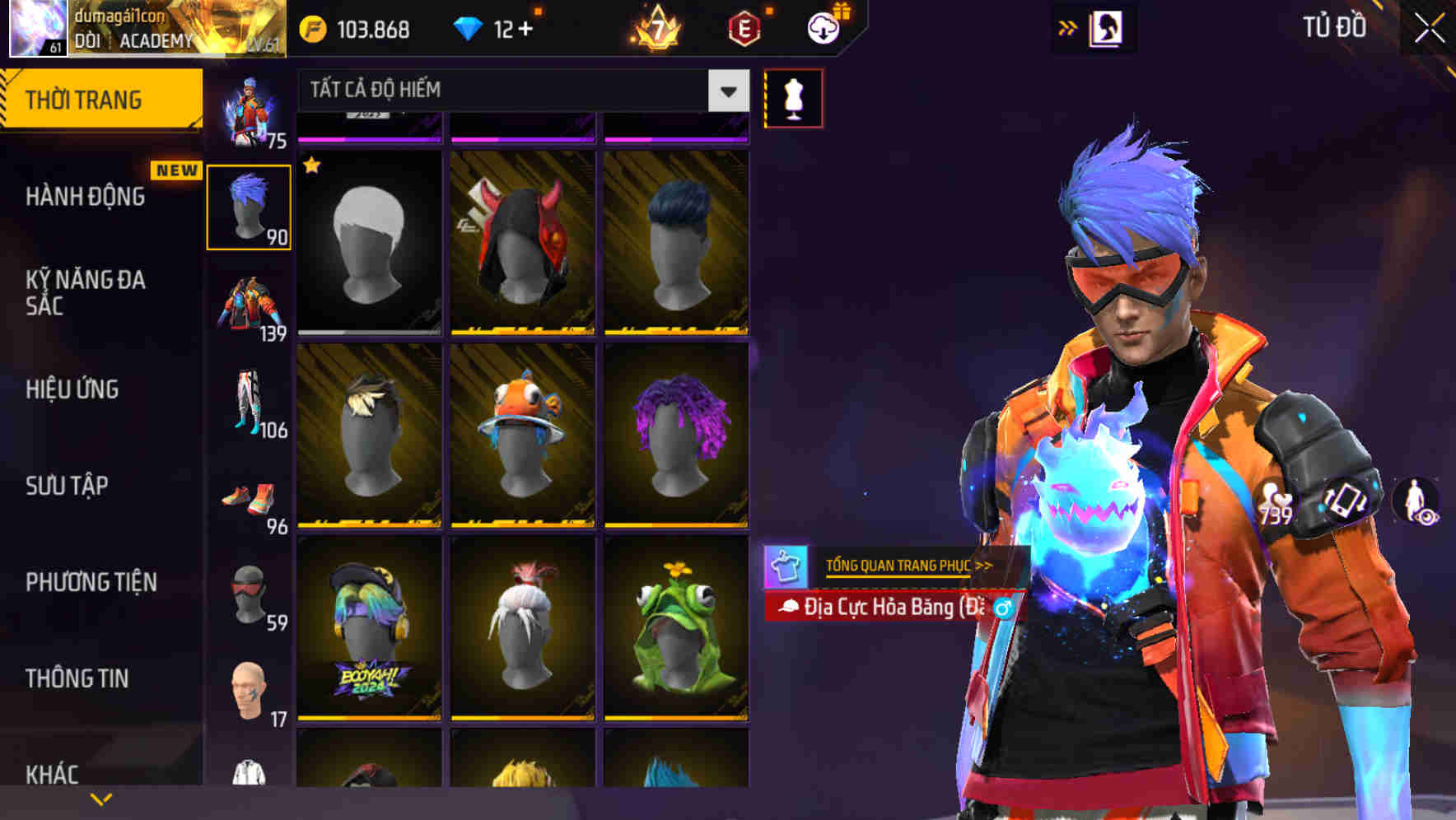Open the cloud download gifts icon
This screenshot has width=1456, height=820.
tap(823, 26)
